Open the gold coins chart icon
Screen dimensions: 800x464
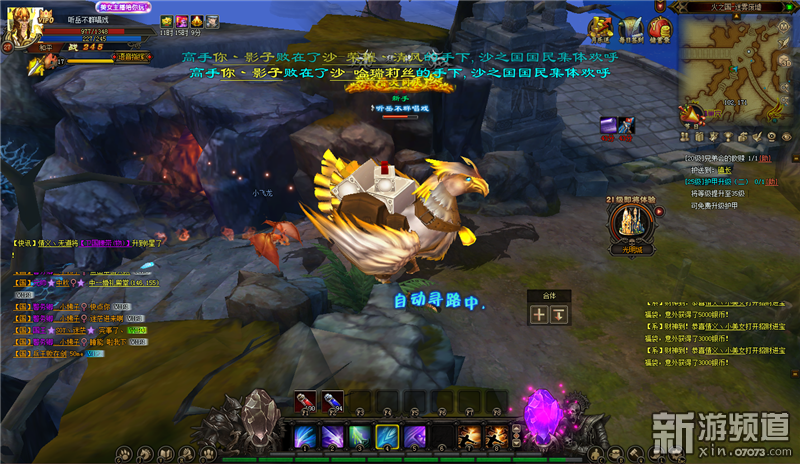click(598, 27)
